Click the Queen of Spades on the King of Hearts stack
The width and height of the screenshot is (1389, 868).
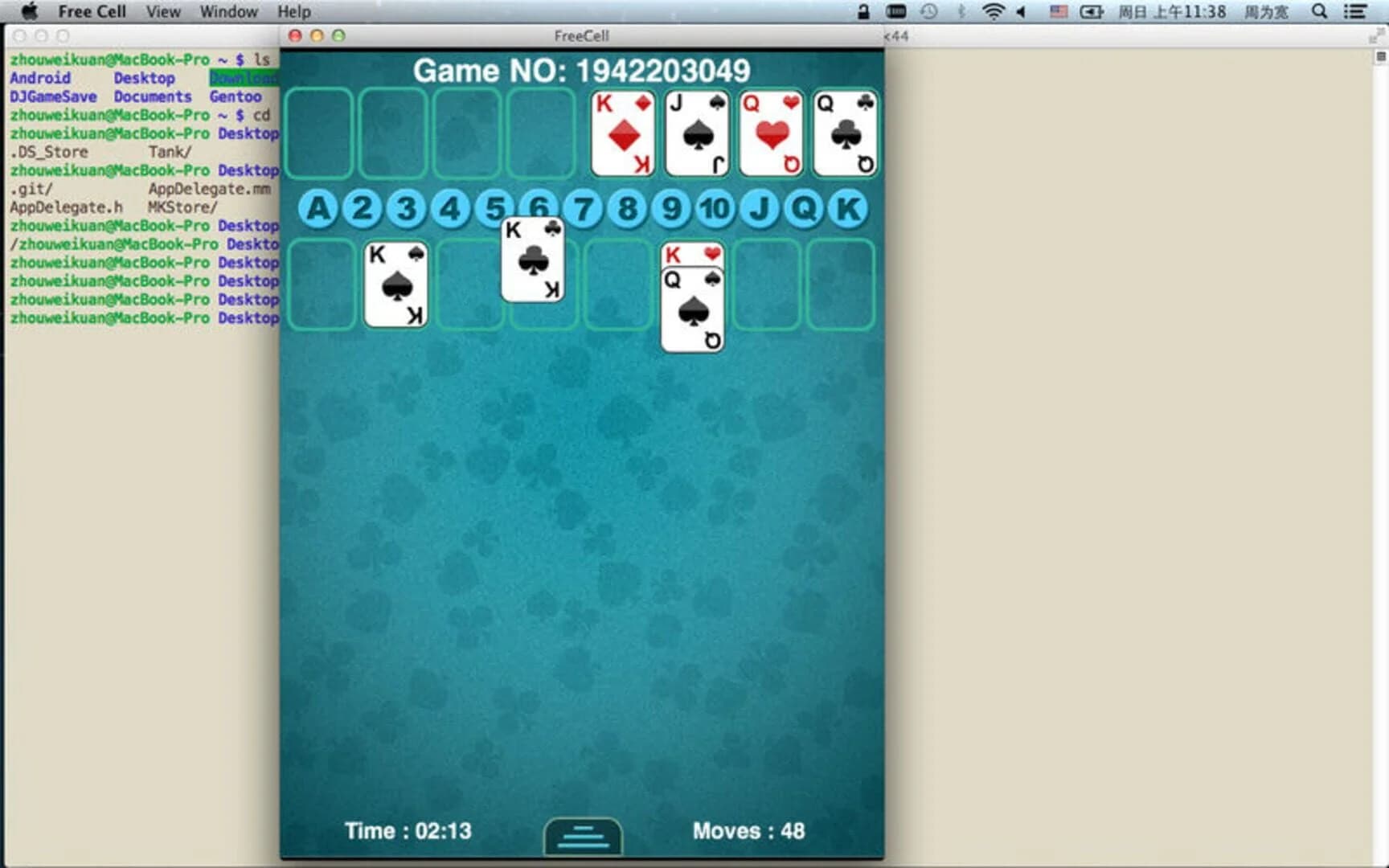(x=692, y=309)
